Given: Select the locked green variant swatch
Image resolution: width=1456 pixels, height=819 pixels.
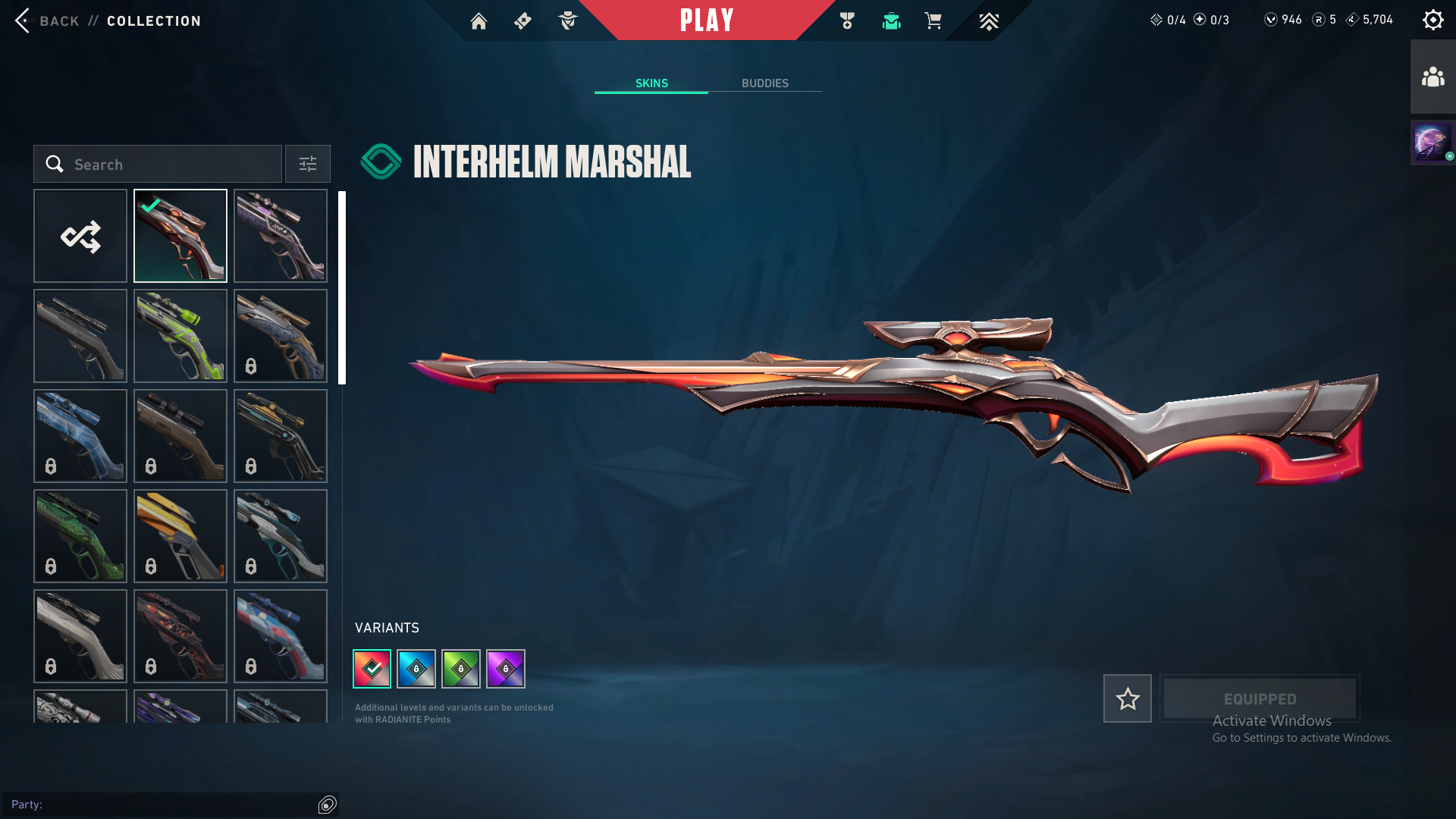Looking at the screenshot, I should pyautogui.click(x=461, y=669).
